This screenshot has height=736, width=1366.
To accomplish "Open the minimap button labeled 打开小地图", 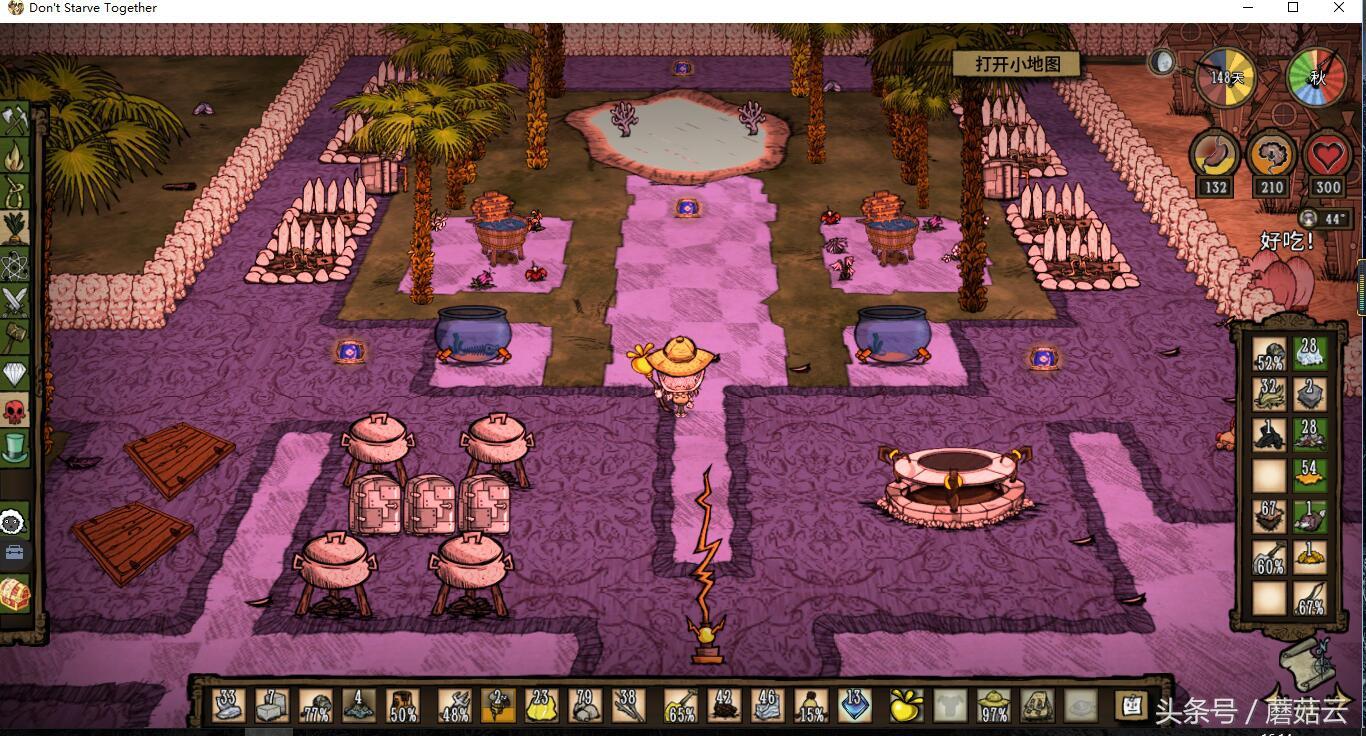I will pyautogui.click(x=1016, y=64).
